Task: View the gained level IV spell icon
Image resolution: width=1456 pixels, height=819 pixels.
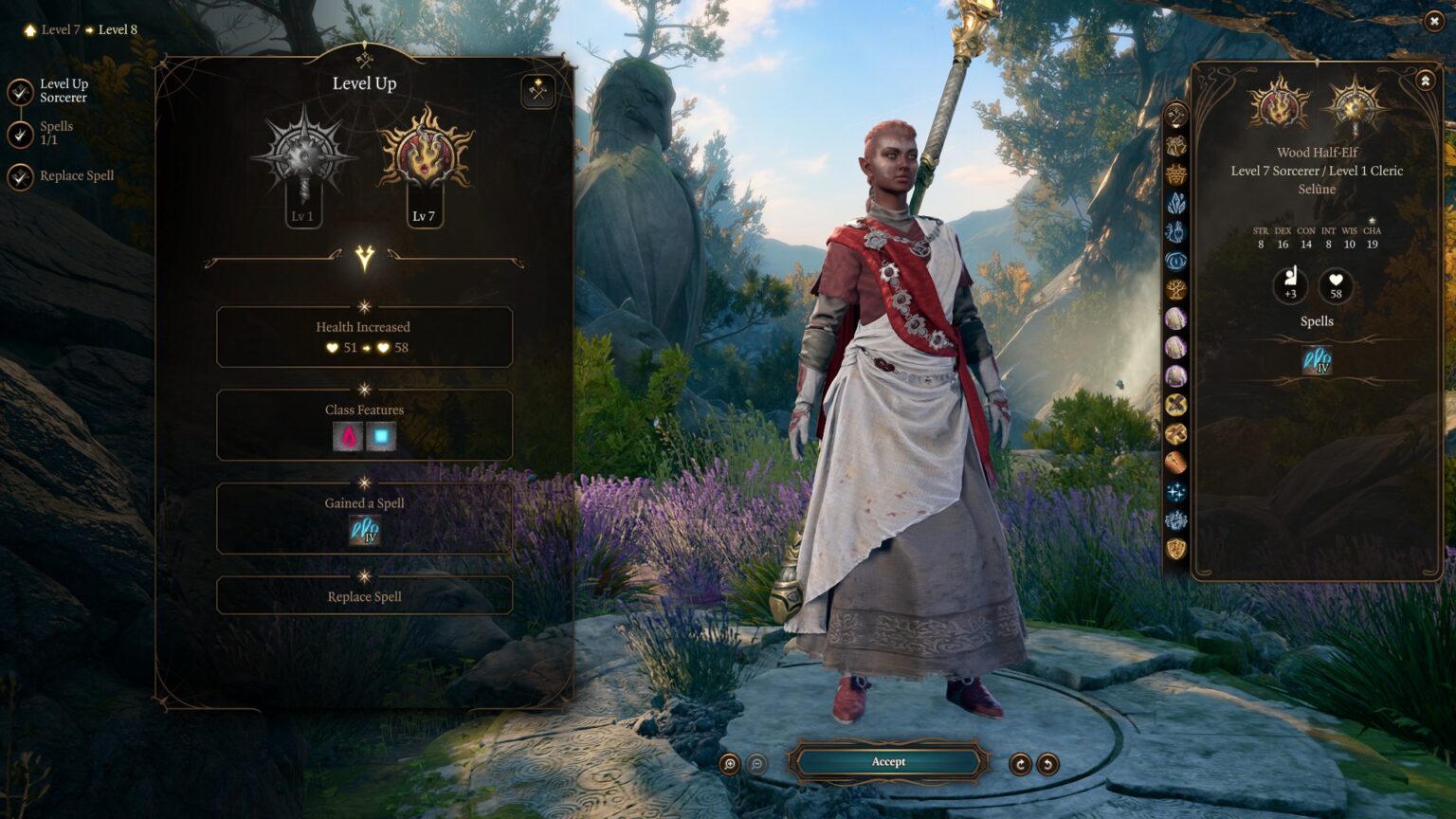Action: (x=365, y=530)
